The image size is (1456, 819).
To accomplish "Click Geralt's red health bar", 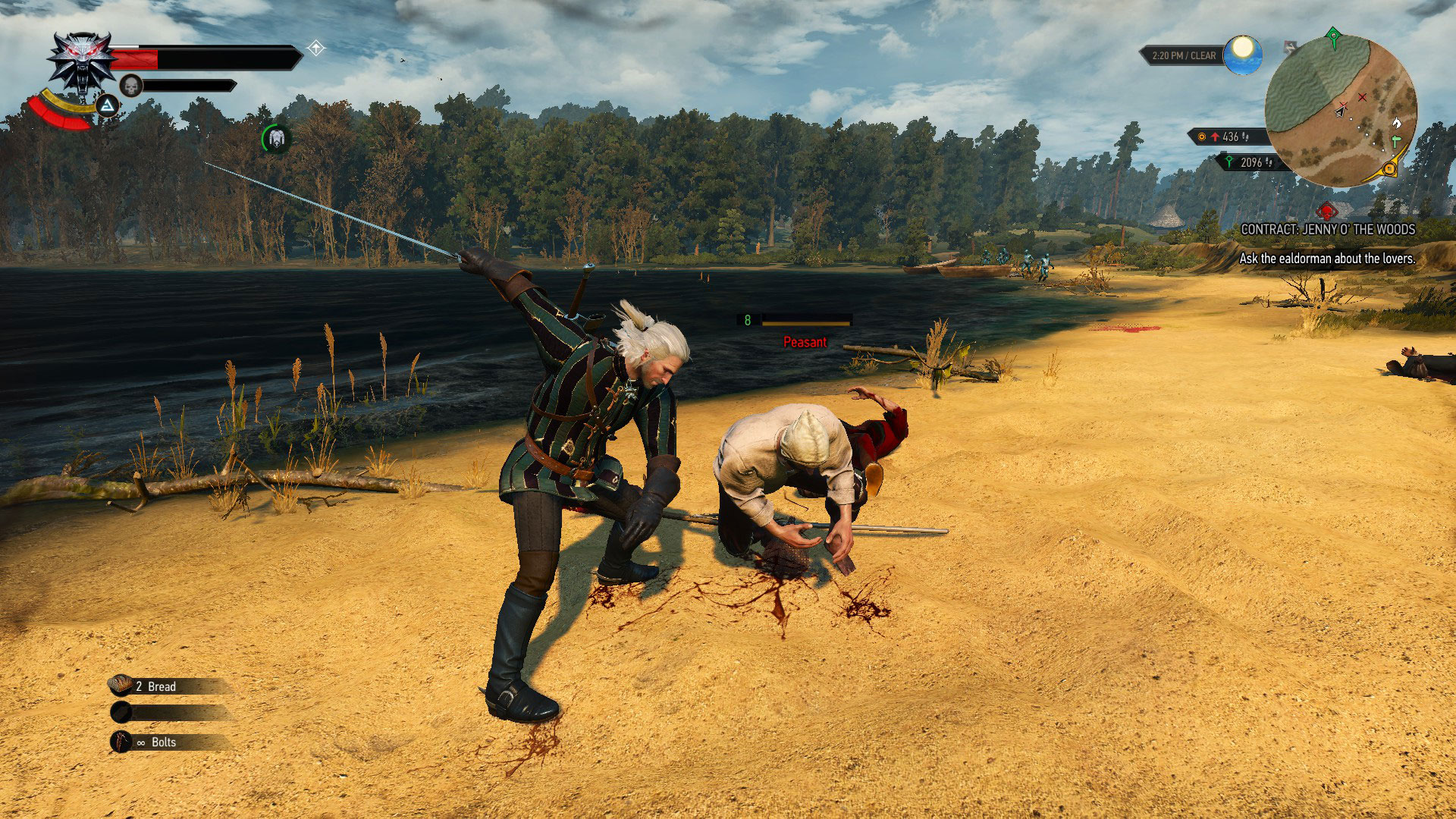I will [x=133, y=58].
